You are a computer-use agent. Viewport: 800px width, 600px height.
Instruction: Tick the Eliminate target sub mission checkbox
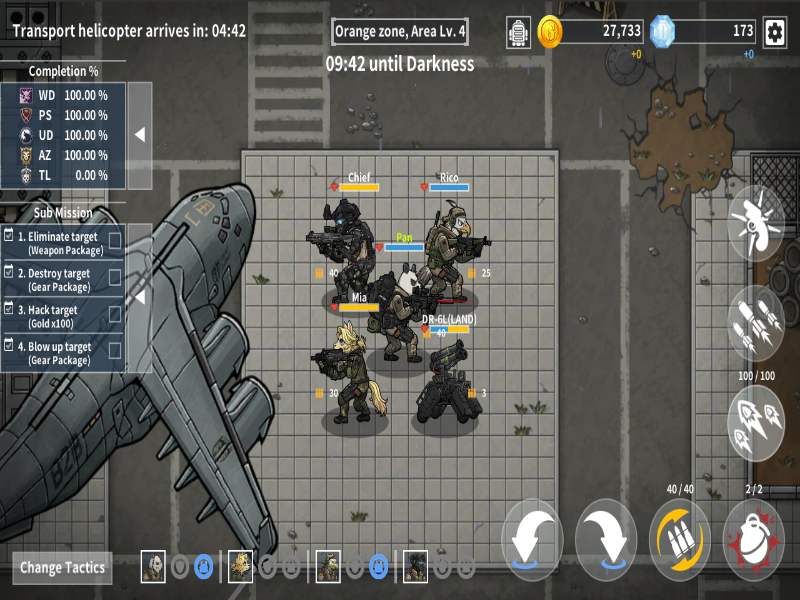(115, 240)
